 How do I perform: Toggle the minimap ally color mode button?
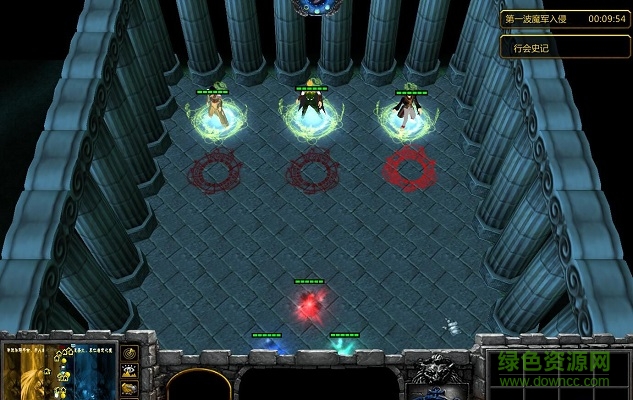coord(129,388)
